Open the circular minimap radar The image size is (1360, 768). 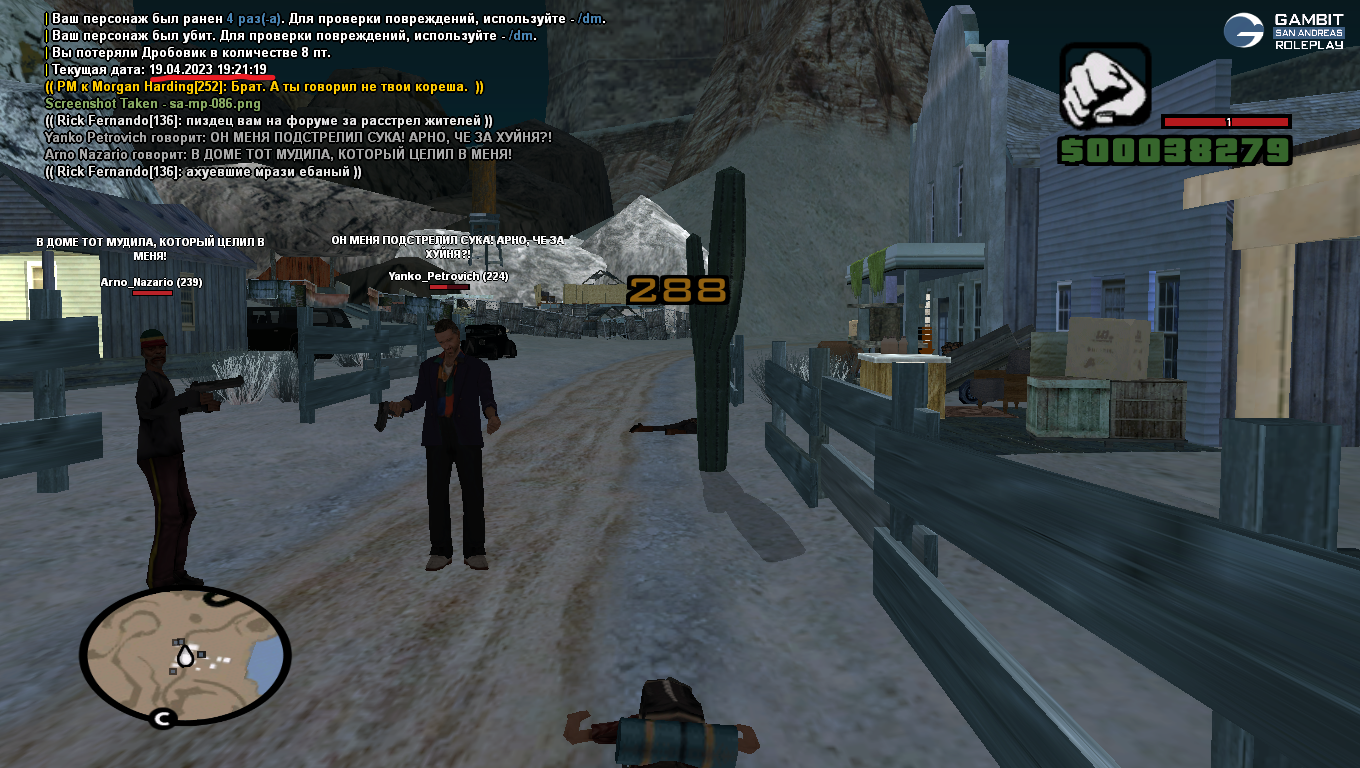[185, 655]
